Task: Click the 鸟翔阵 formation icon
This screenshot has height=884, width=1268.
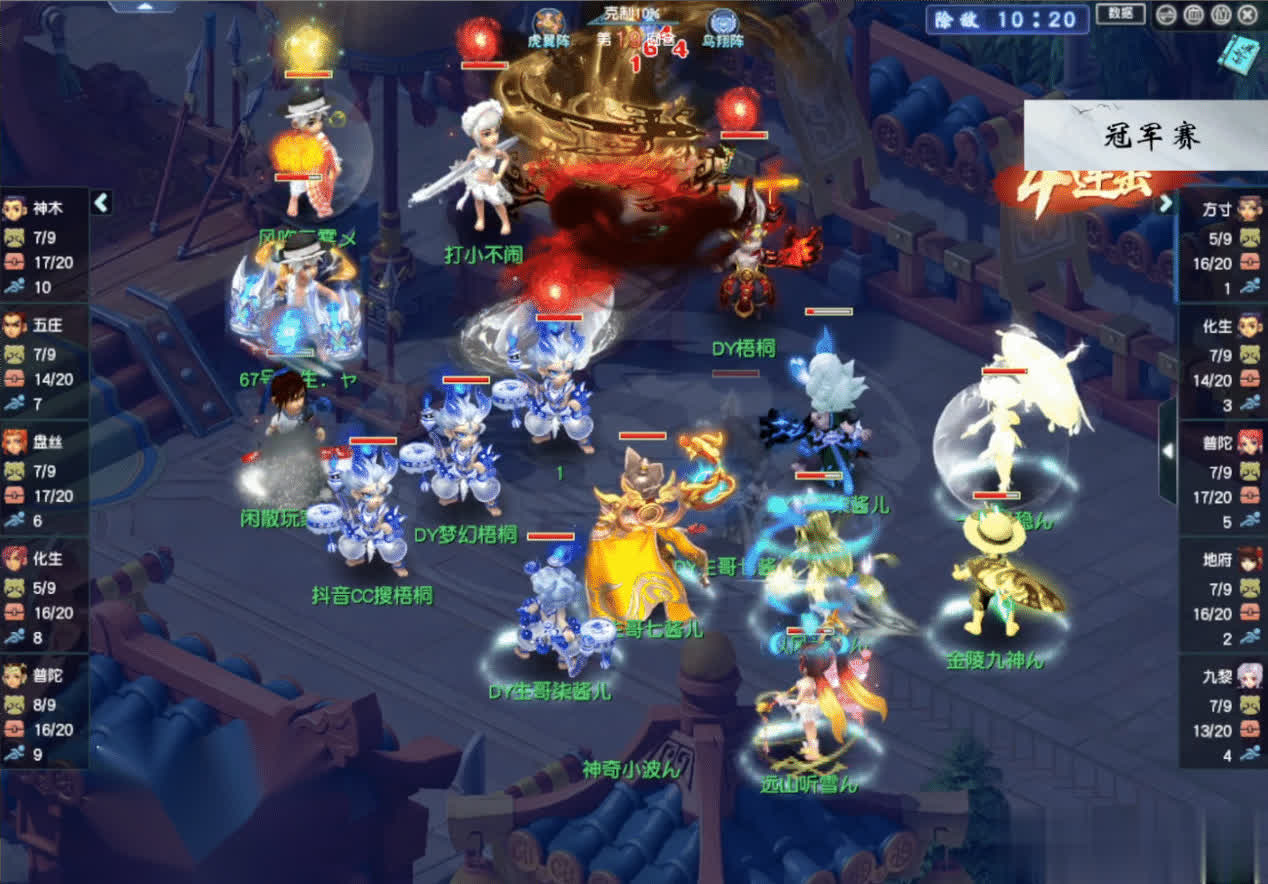Action: [723, 22]
